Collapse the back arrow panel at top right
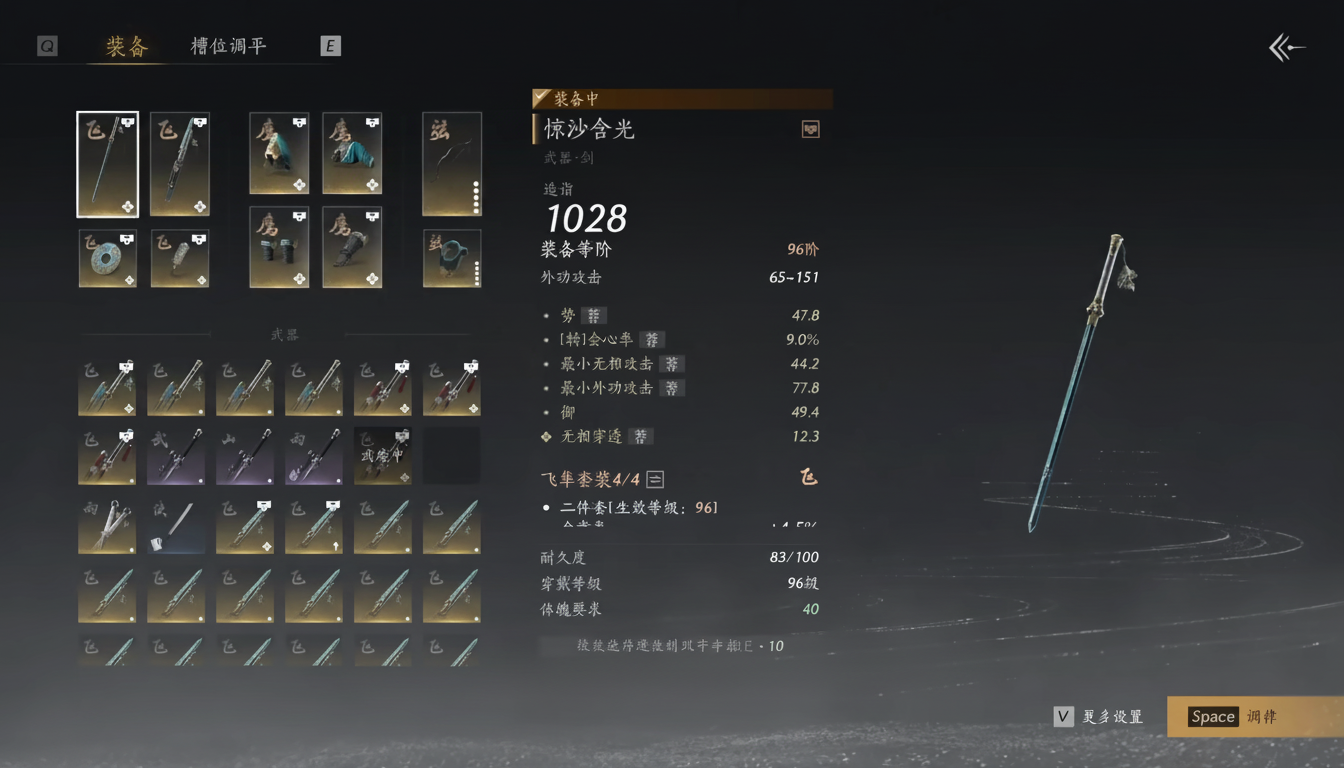The image size is (1344, 768). [x=1286, y=46]
